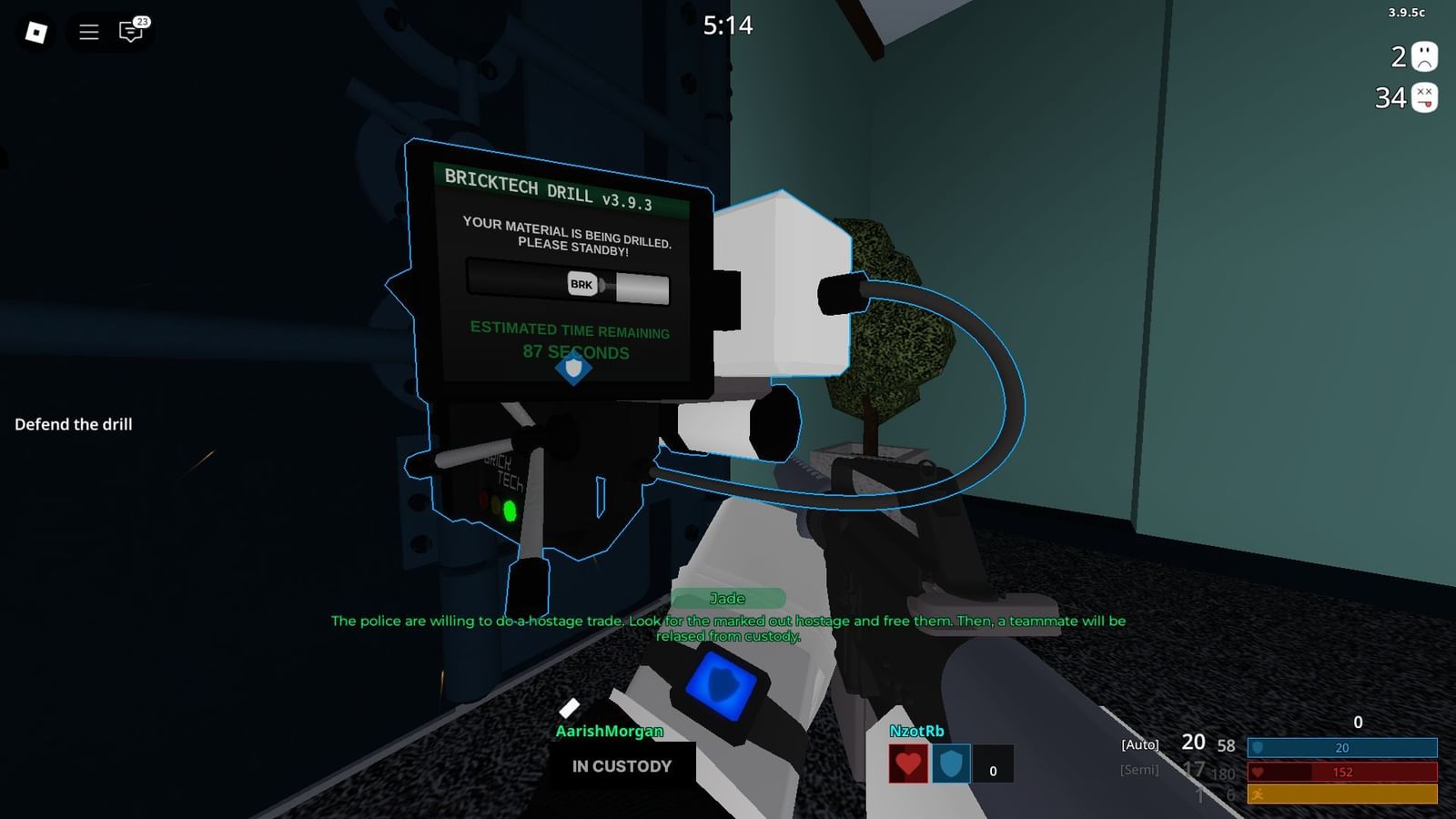Select the Jade nametag above the hostage

tap(728, 598)
